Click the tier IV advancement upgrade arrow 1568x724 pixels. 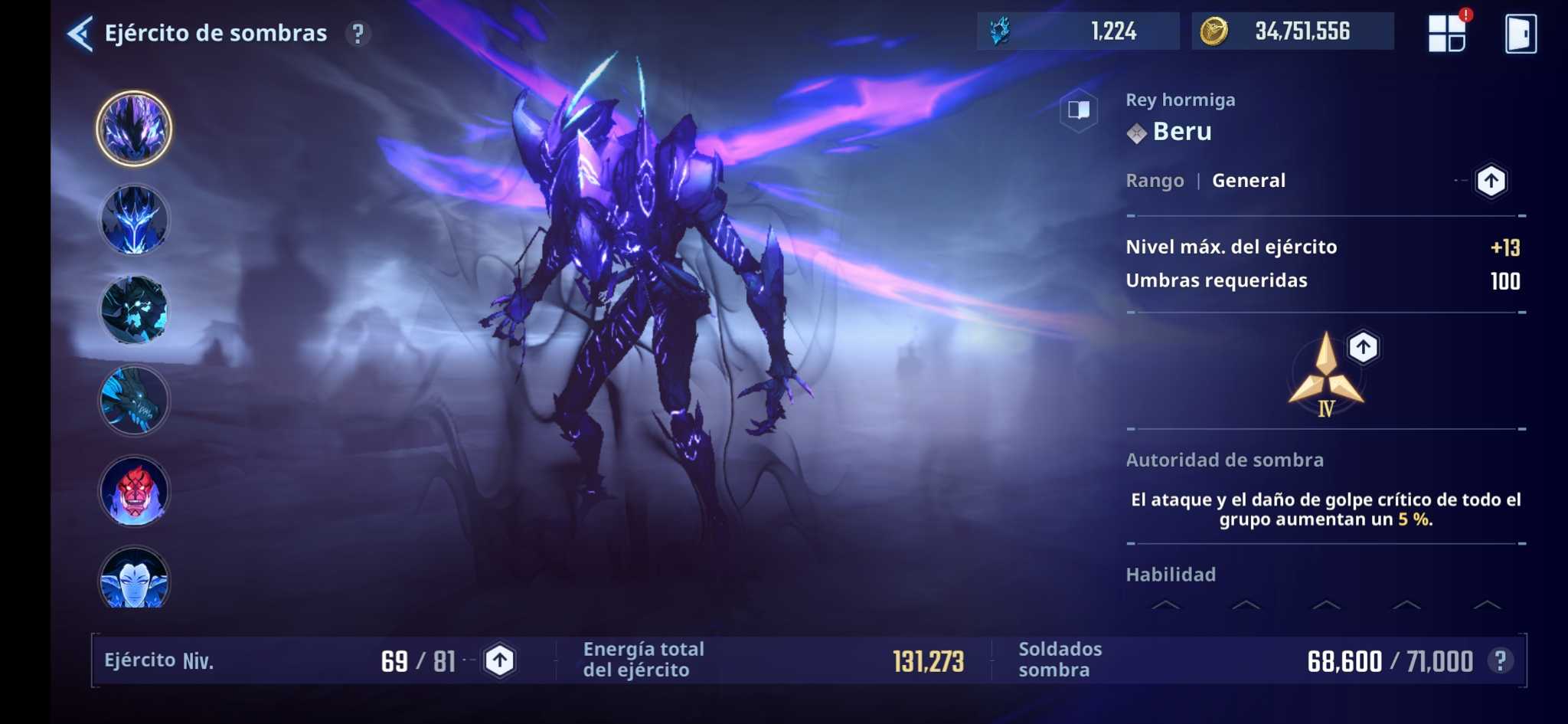(x=1365, y=347)
